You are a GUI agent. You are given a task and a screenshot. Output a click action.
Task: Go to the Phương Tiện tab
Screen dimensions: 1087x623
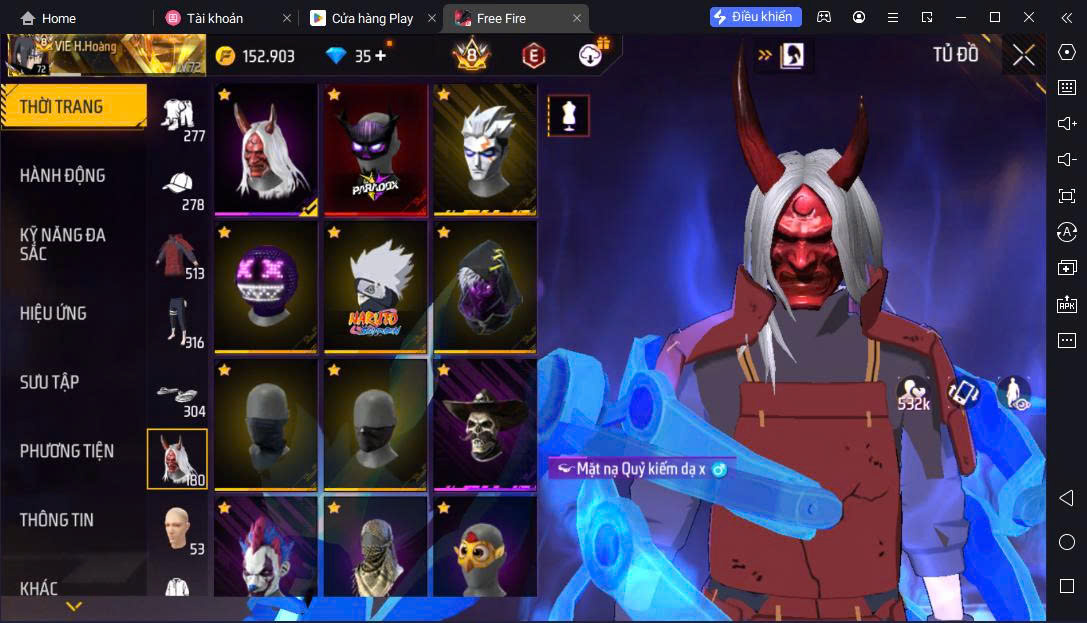66,451
